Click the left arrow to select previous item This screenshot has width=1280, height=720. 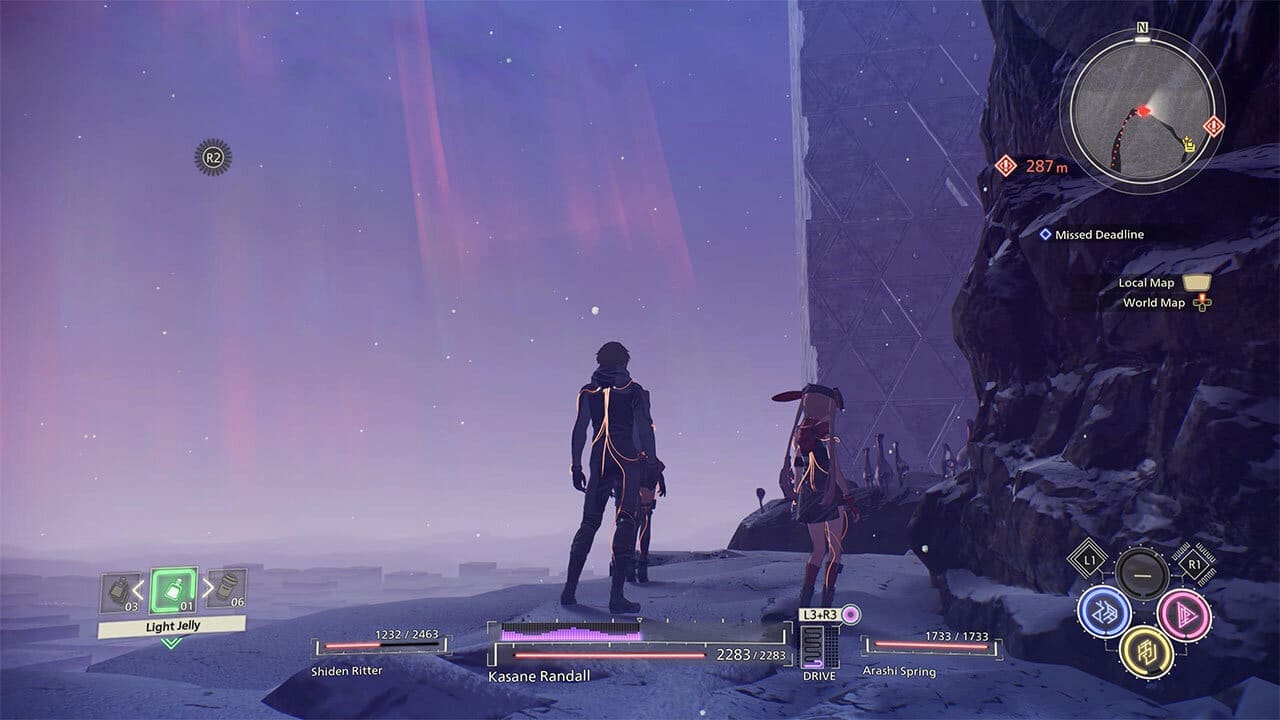pyautogui.click(x=136, y=589)
